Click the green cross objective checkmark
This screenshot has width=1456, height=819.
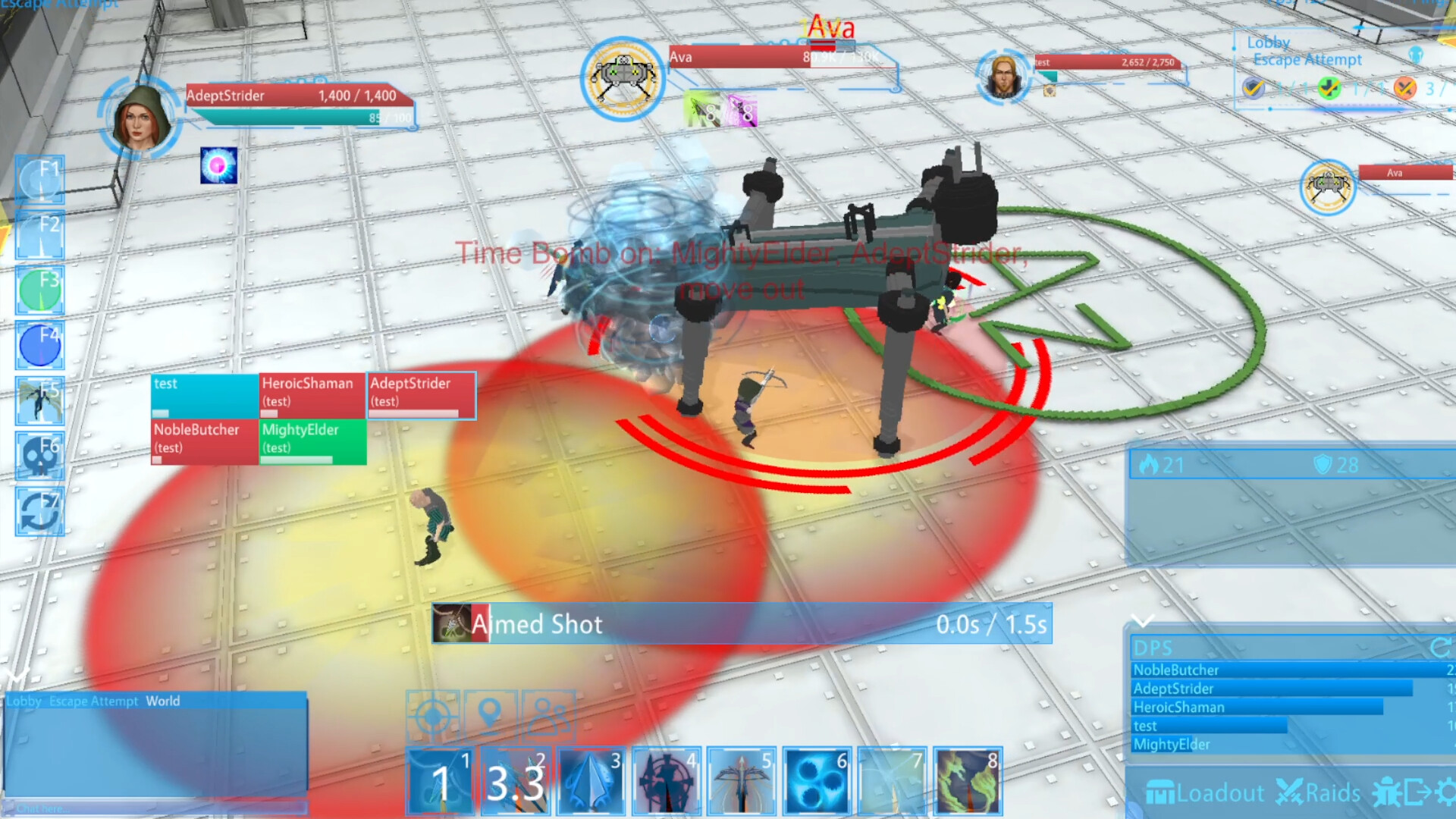pyautogui.click(x=1329, y=88)
